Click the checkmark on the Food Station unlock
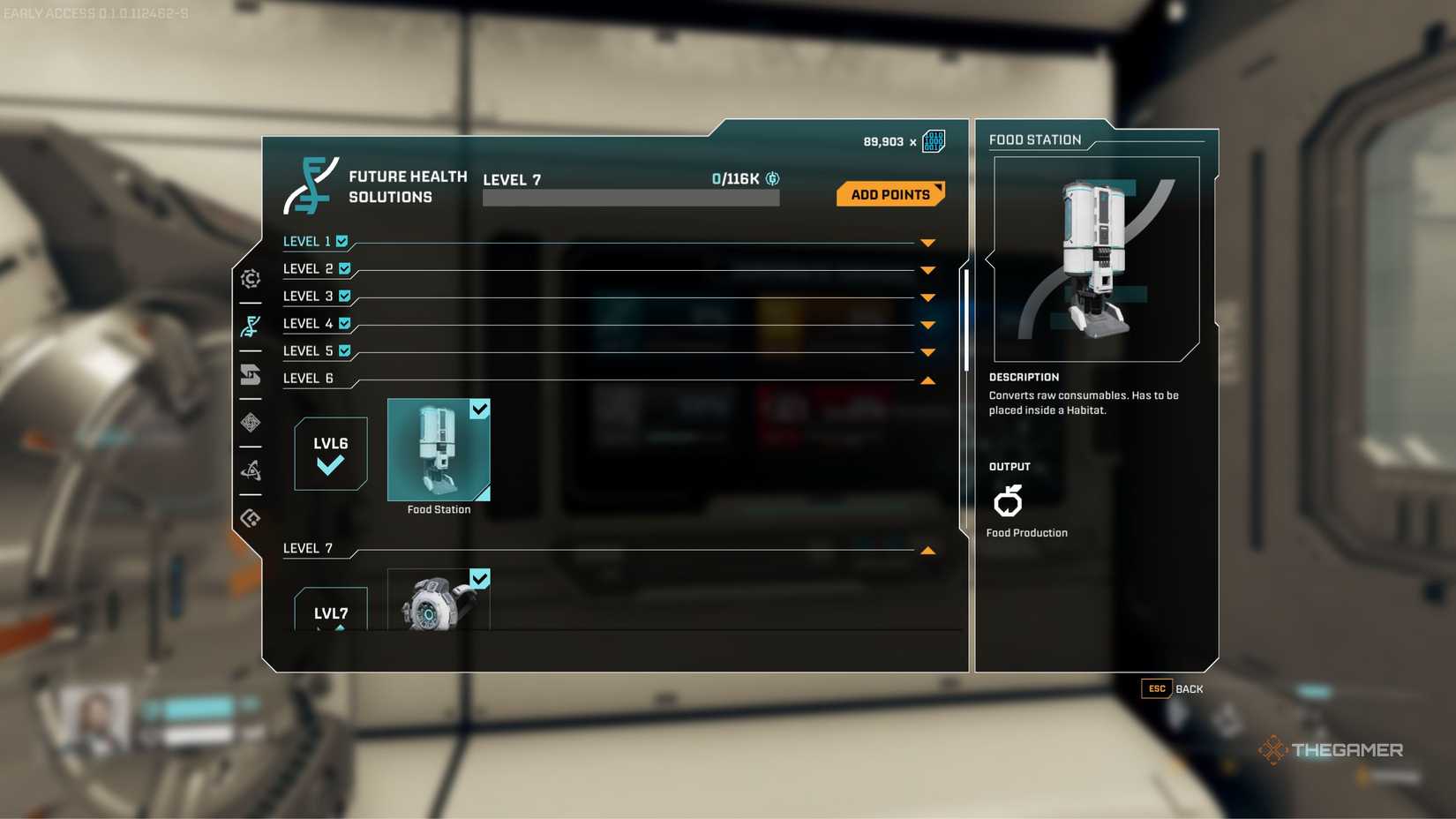Viewport: 1456px width, 819px height. 479,409
